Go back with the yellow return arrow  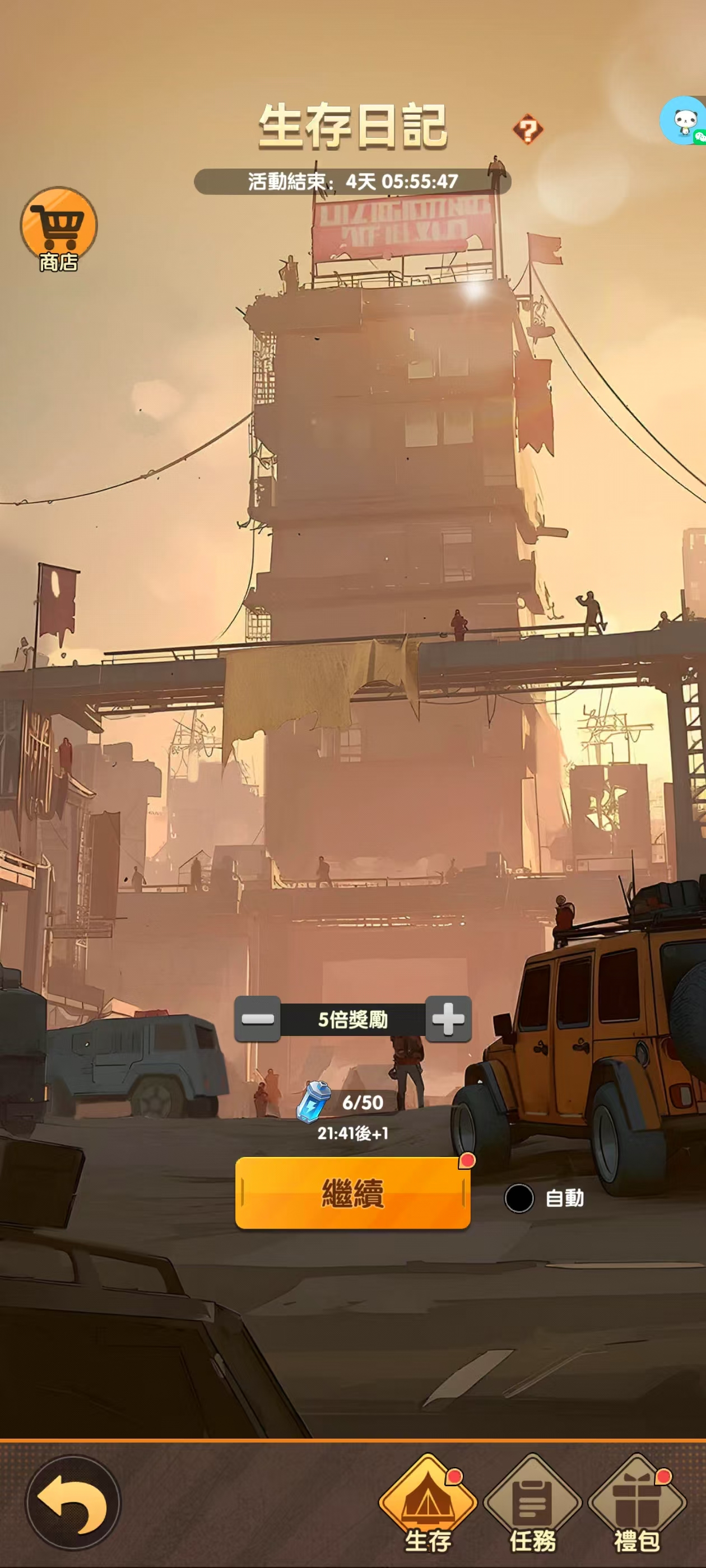pos(72,1503)
